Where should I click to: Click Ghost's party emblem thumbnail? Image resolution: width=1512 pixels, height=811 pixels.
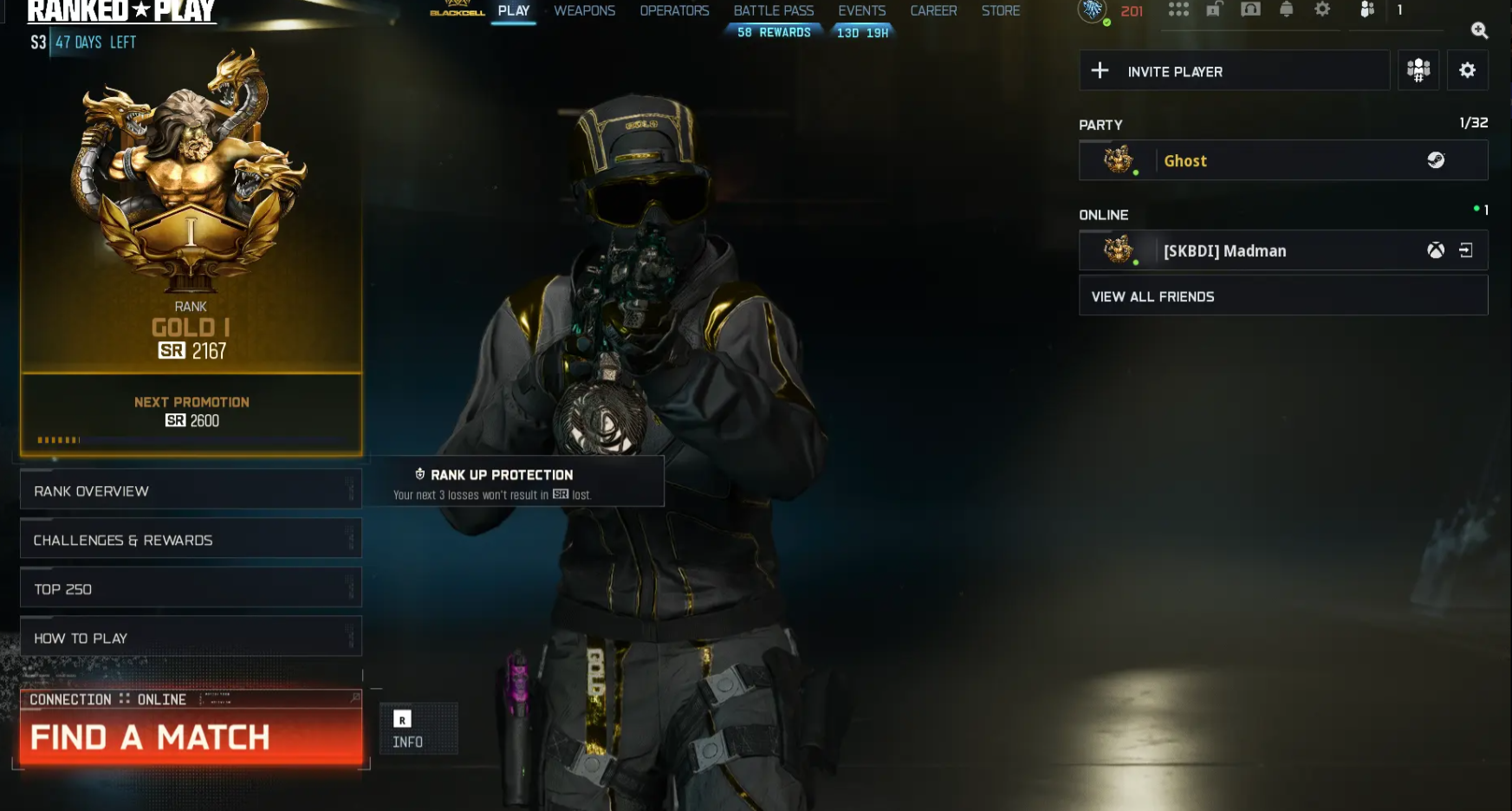[x=1117, y=159]
